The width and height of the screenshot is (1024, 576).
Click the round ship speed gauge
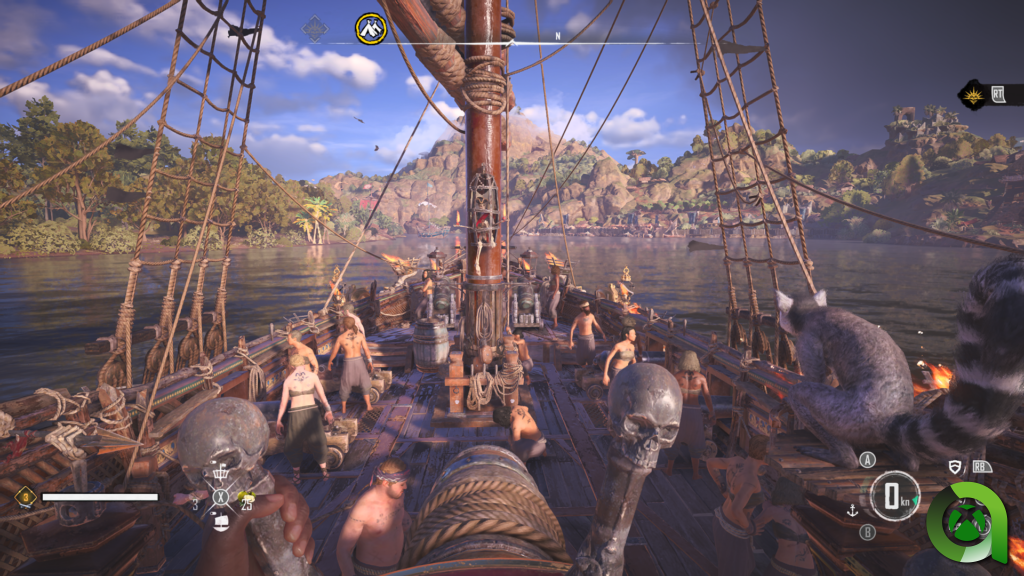pyautogui.click(x=893, y=496)
